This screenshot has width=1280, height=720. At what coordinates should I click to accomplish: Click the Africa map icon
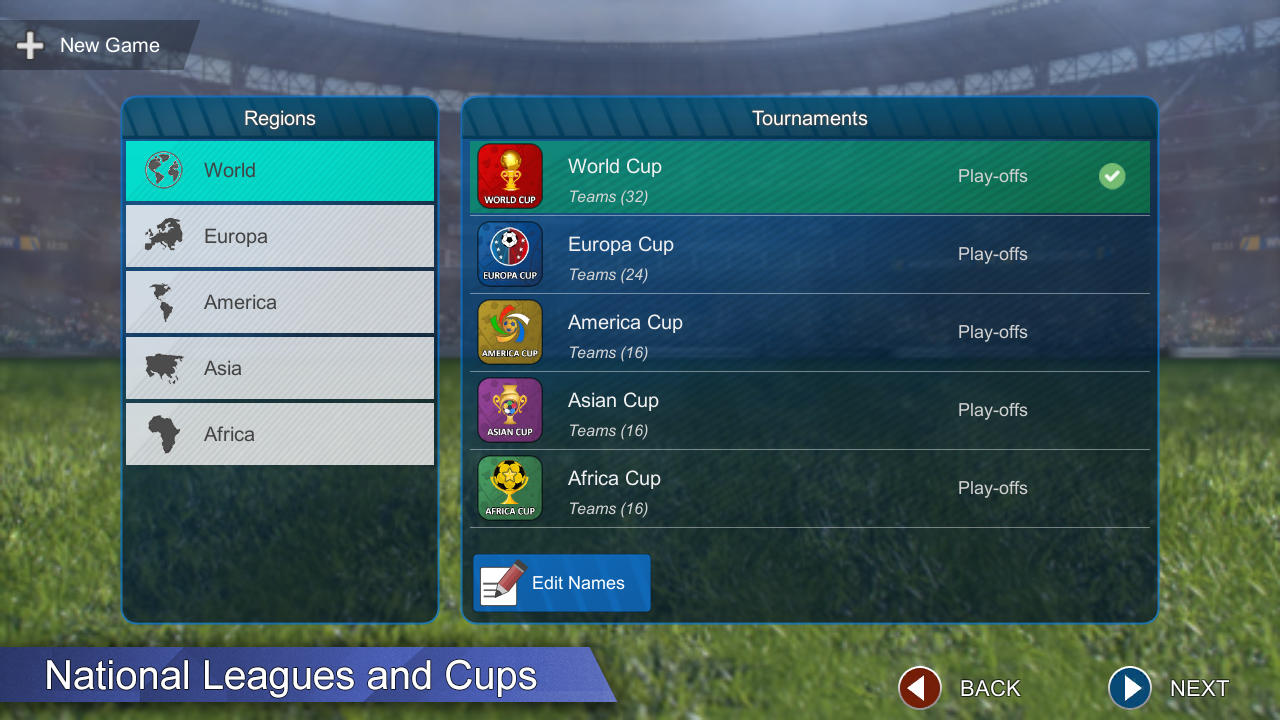click(x=163, y=434)
